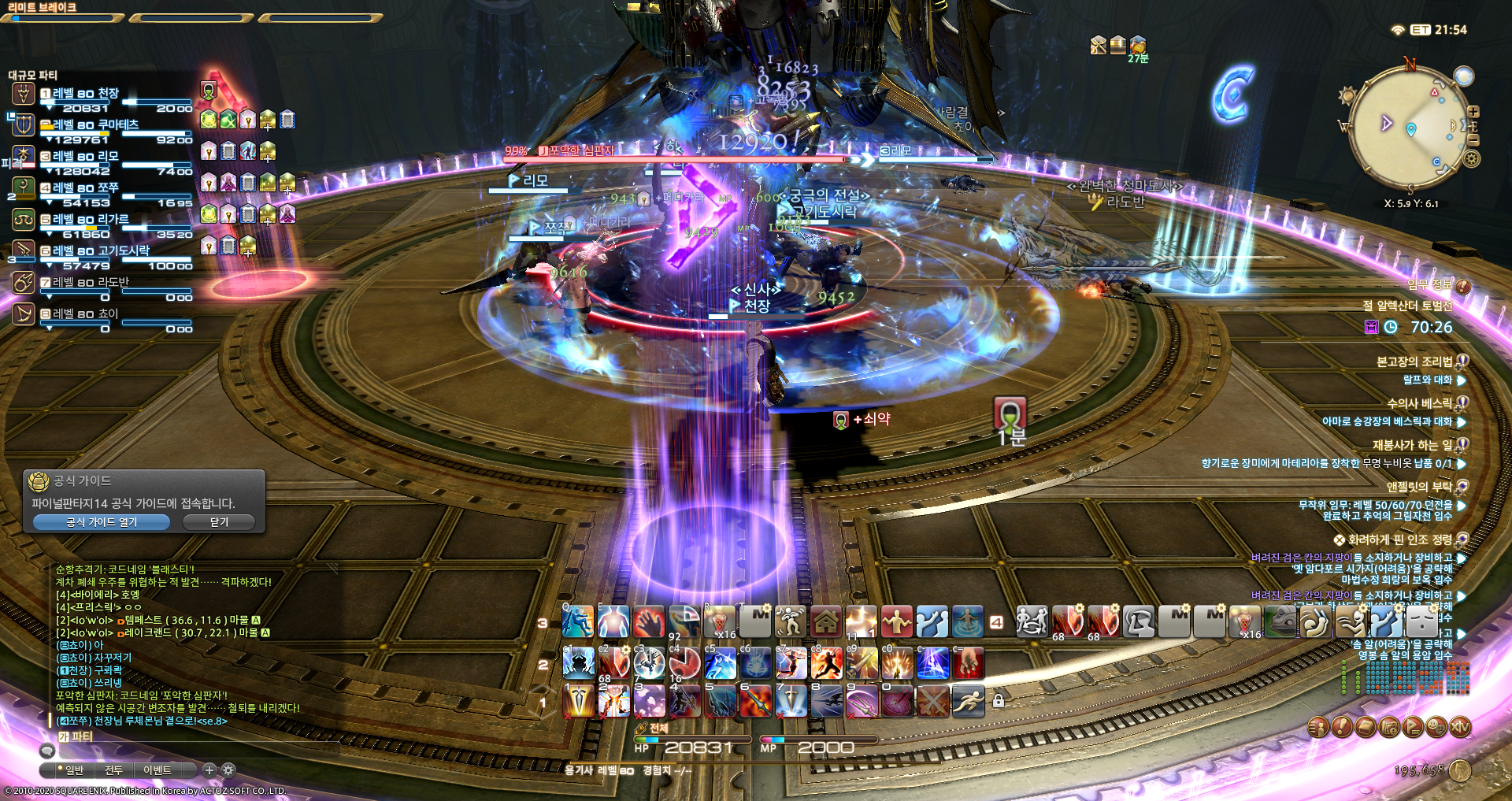Toggle the hotbar padlock icon
This screenshot has height=801, width=1512.
coord(999,700)
